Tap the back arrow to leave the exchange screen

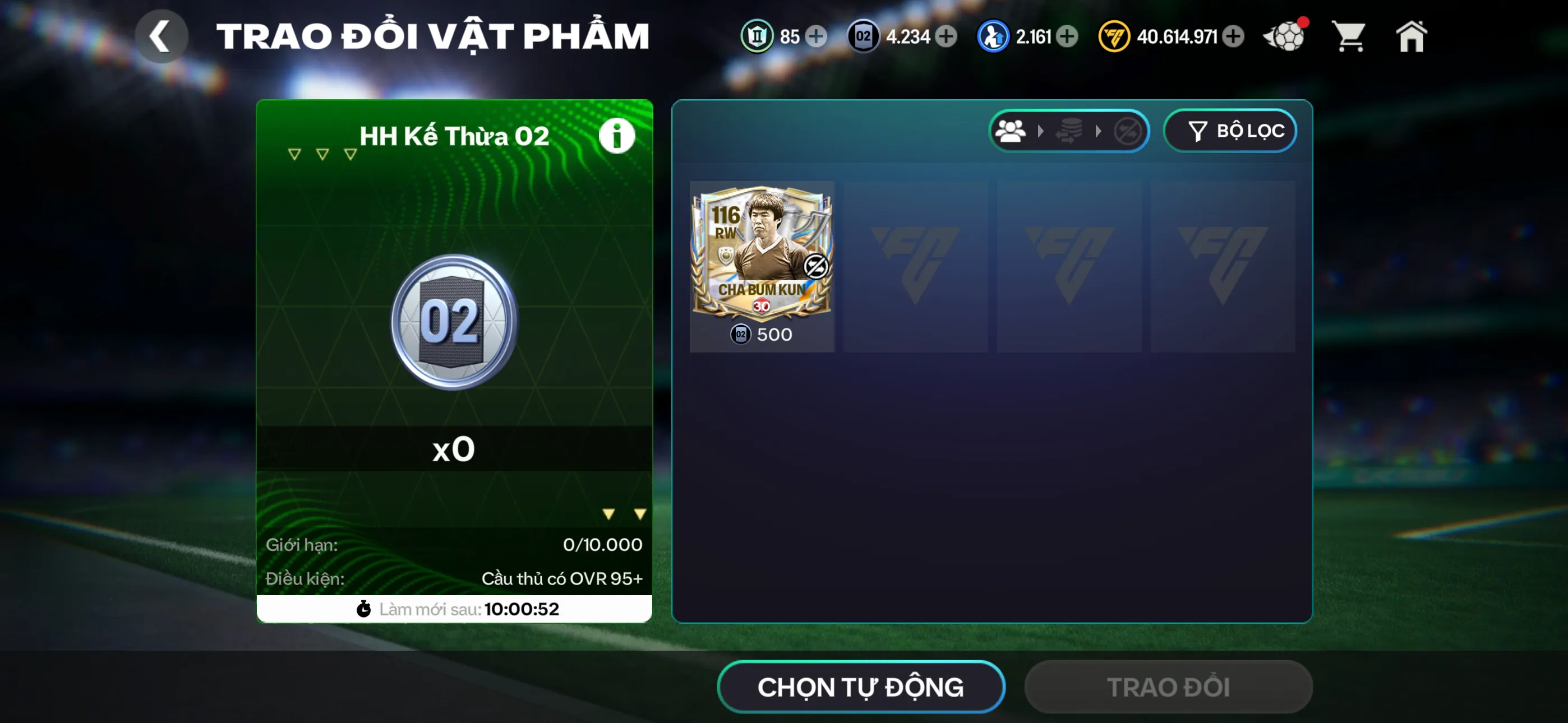162,35
